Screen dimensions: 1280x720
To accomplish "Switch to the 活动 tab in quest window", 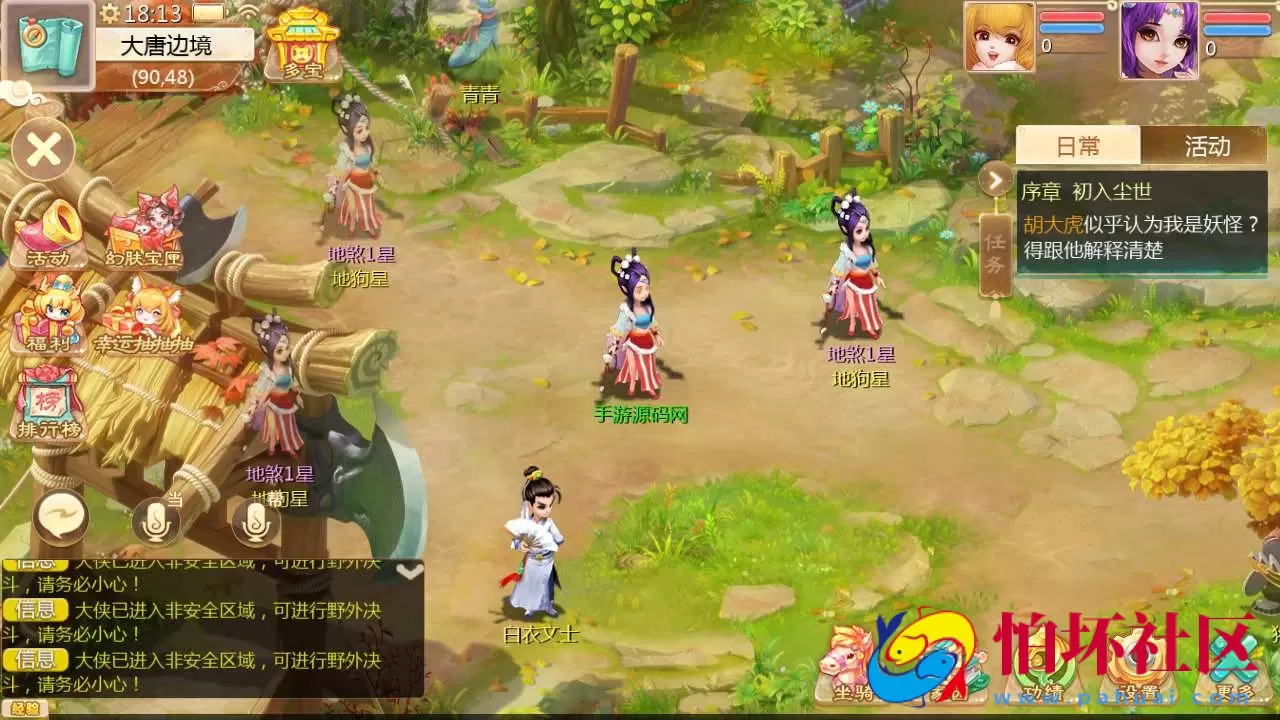I will [1208, 146].
